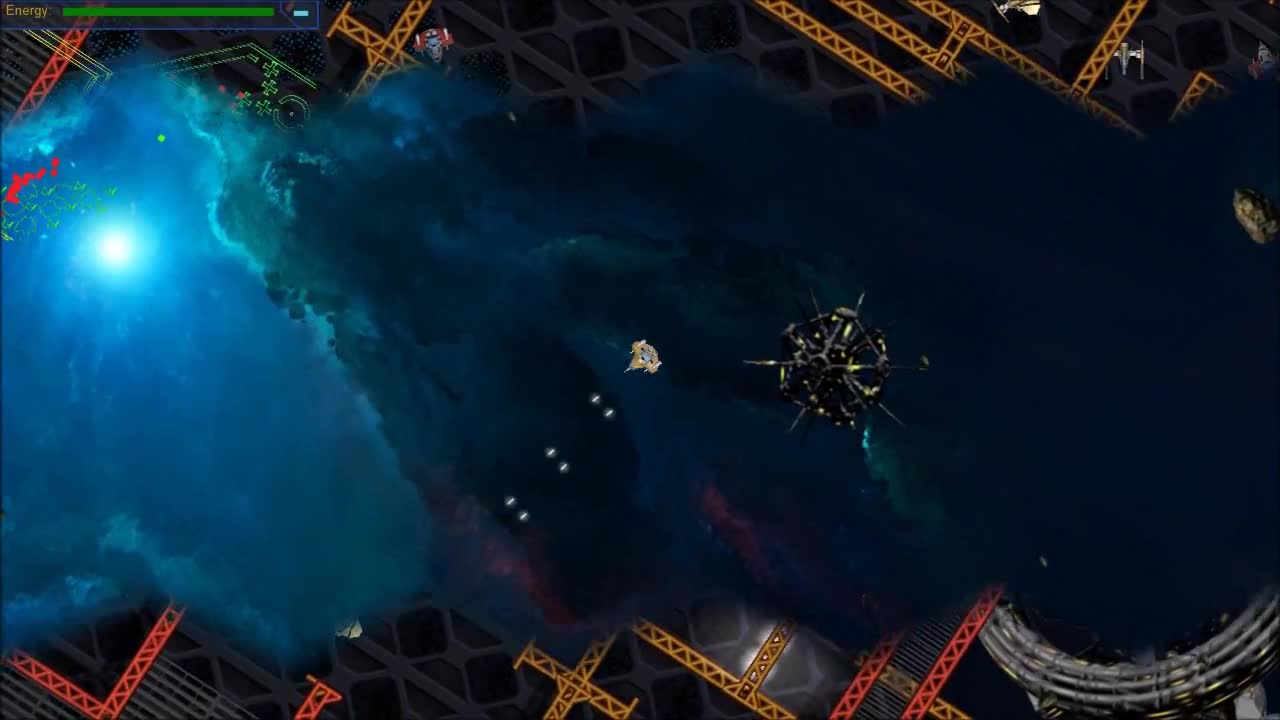Select the blue shield indicator beside energy bar
Image resolution: width=1280 pixels, height=720 pixels.
point(300,14)
